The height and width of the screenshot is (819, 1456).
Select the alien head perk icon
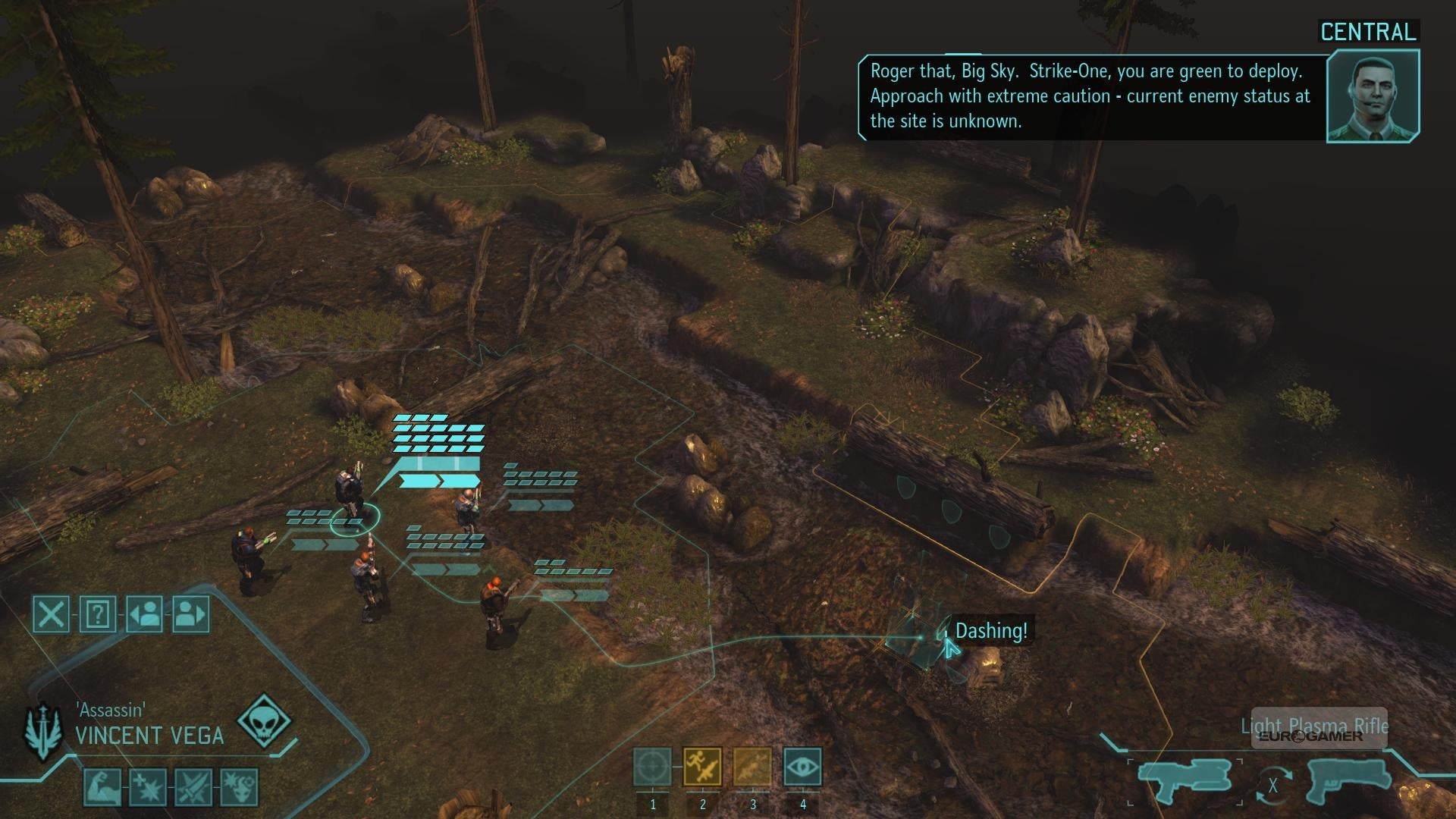point(239,786)
